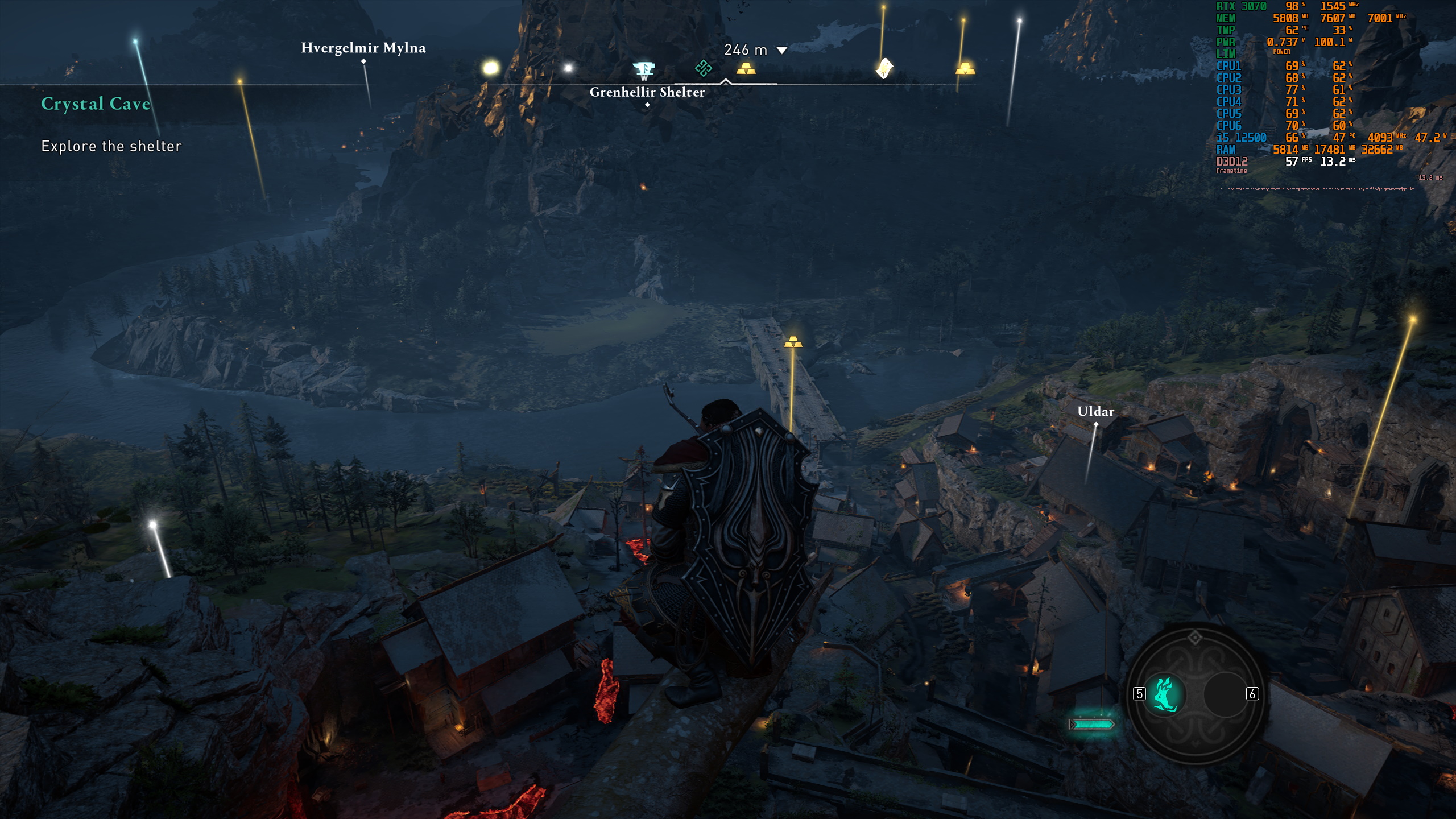This screenshot has width=1456, height=819.
Task: Click the rightmost wealth ingots icon on the compass
Action: pyautogui.click(x=965, y=69)
